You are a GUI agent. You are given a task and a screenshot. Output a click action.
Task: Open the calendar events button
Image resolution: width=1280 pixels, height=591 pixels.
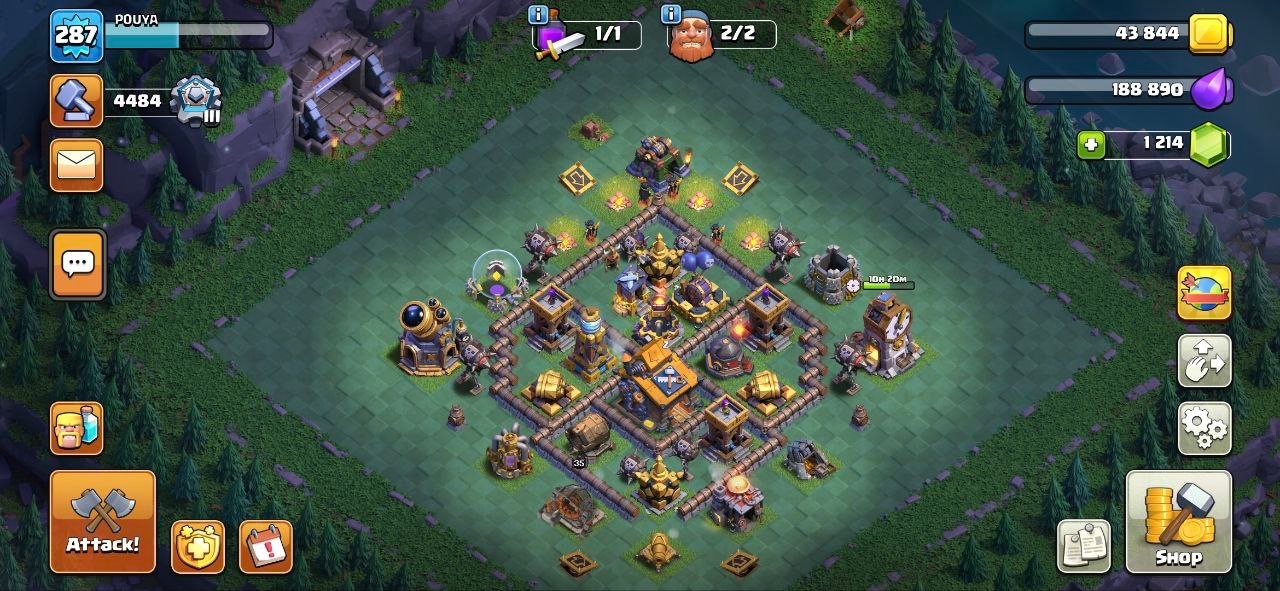click(266, 546)
